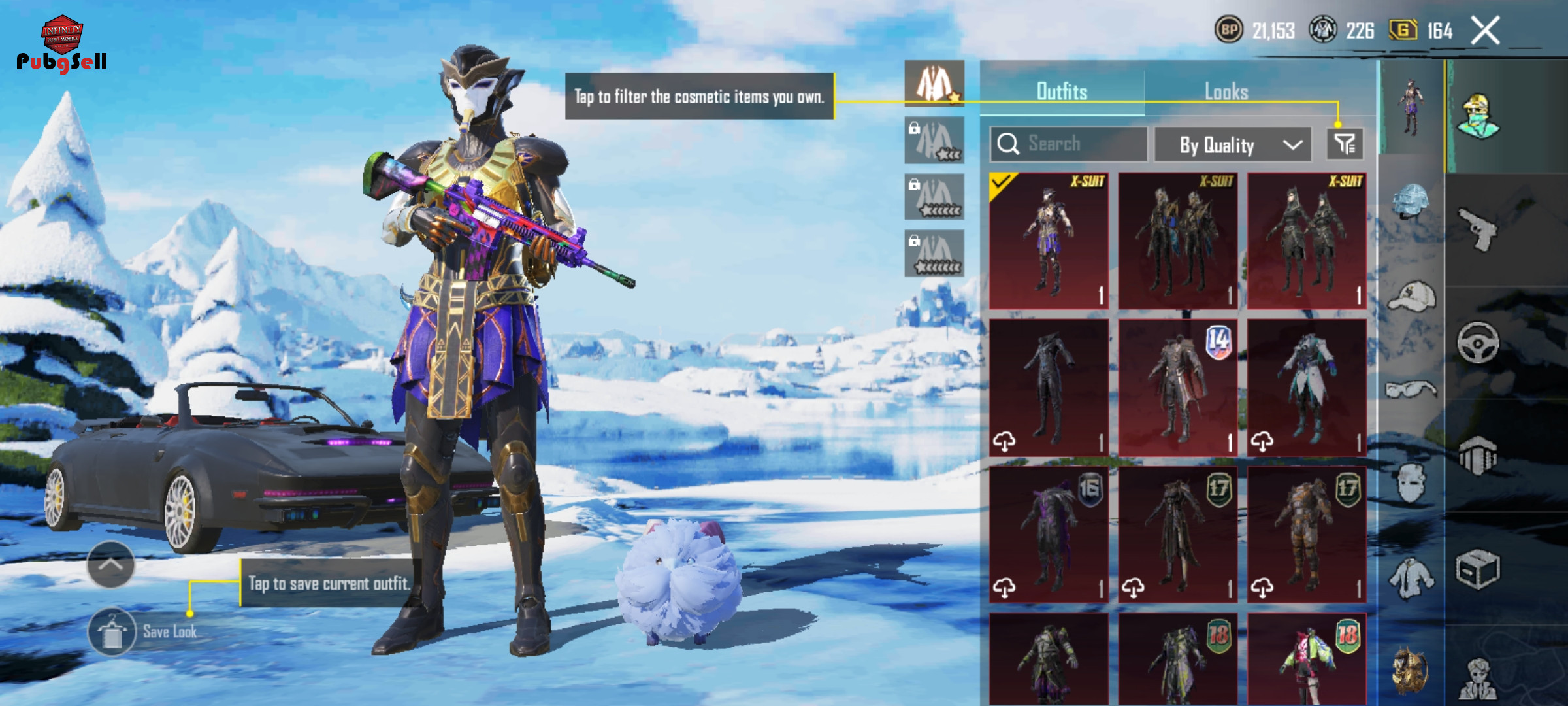
Task: Open the jacket clothing category
Action: [x=1411, y=579]
